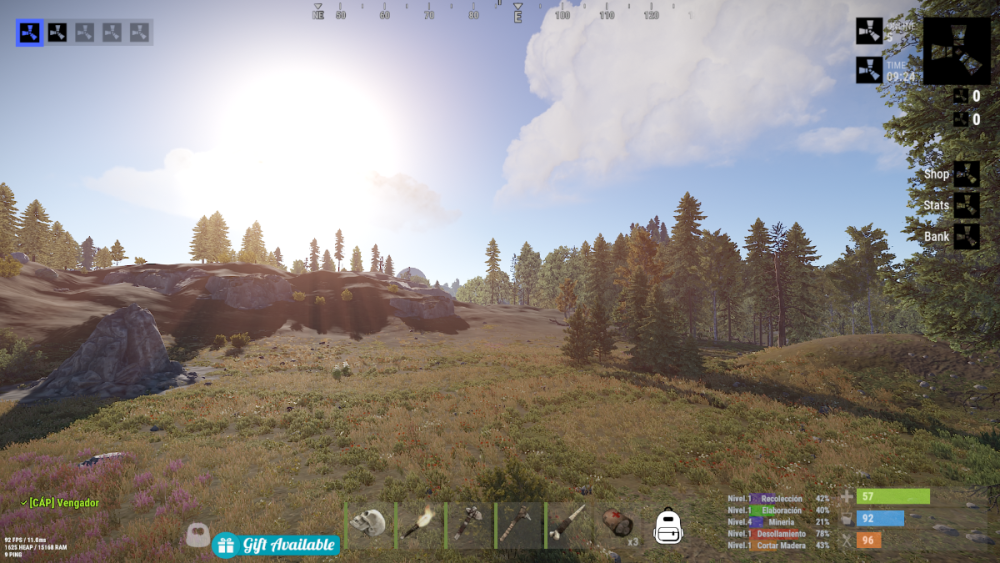Select the bone knife hotbar slot

(x=571, y=524)
